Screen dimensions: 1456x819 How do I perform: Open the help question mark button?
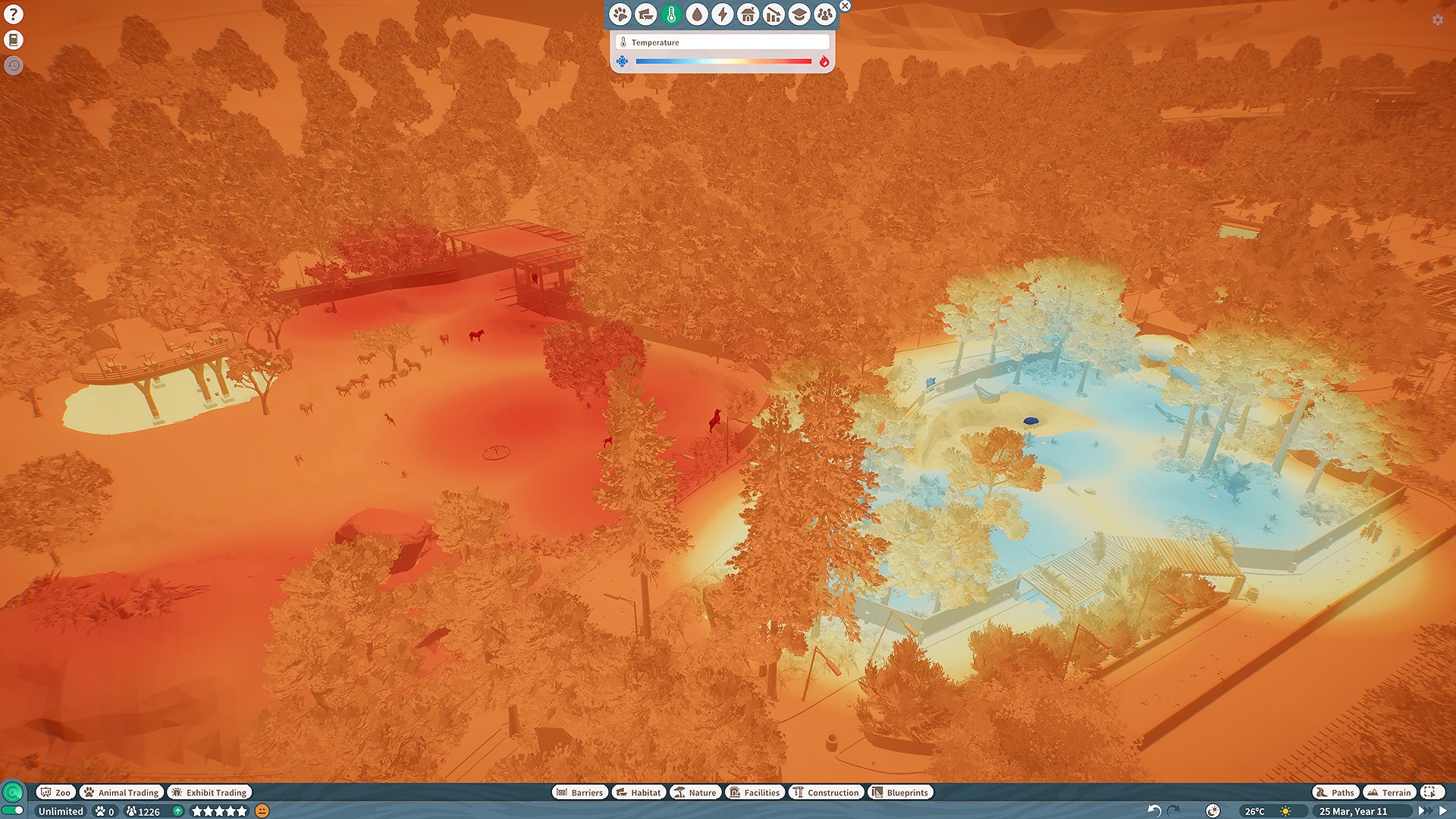pos(13,14)
